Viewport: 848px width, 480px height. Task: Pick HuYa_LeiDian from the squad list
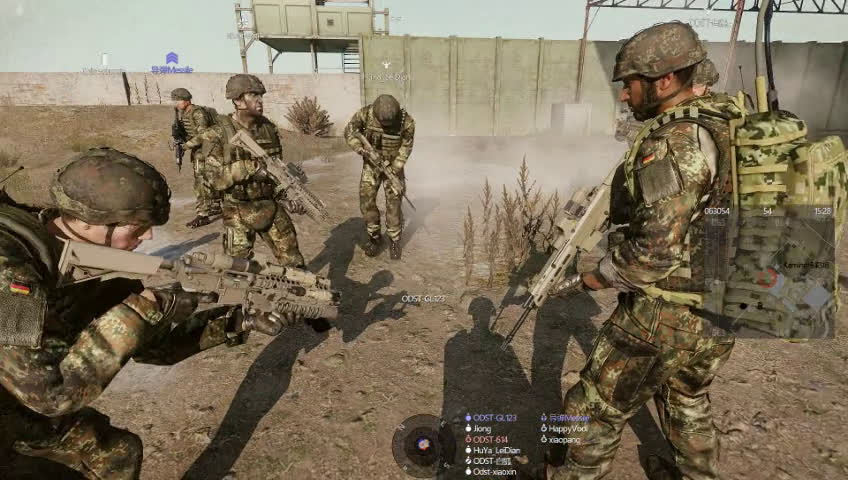click(x=496, y=451)
